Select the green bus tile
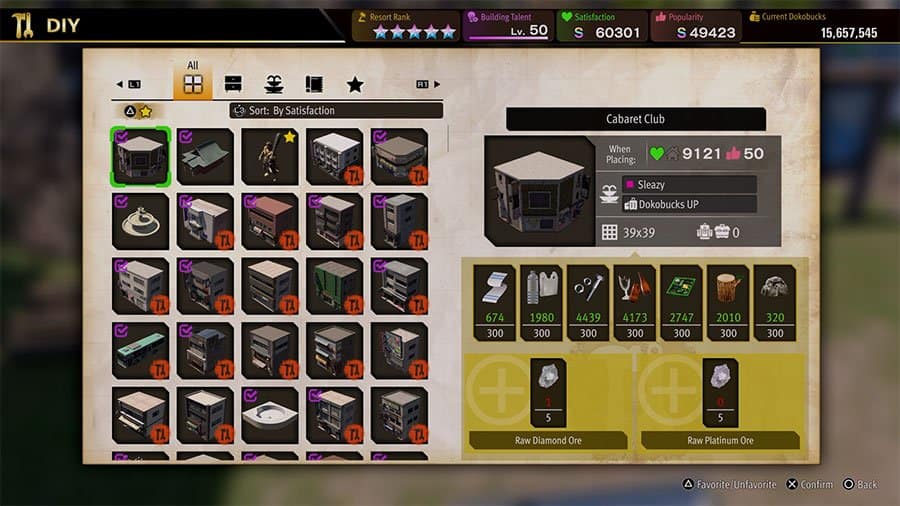 141,350
